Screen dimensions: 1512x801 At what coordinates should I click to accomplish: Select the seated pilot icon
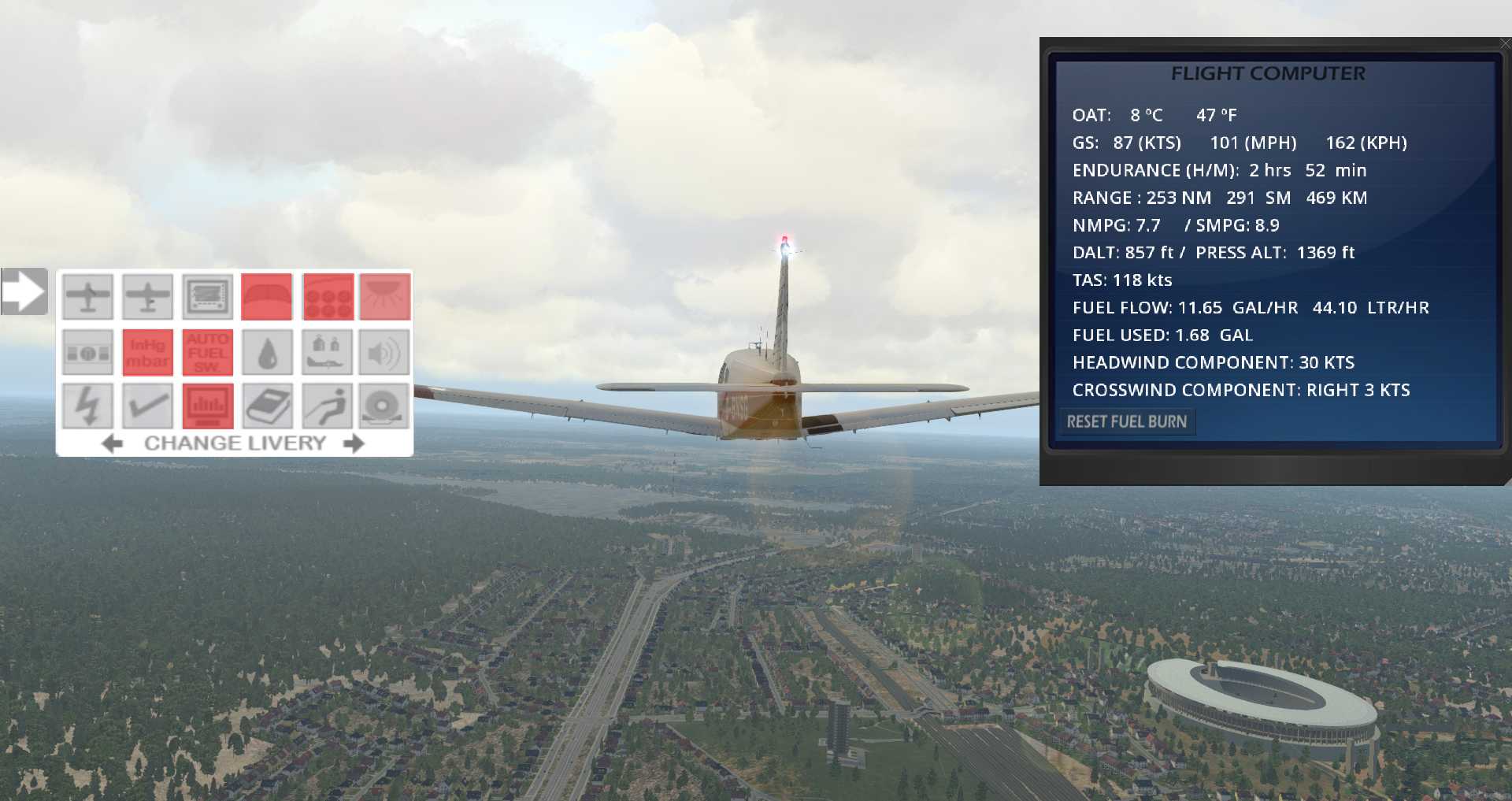pyautogui.click(x=328, y=406)
